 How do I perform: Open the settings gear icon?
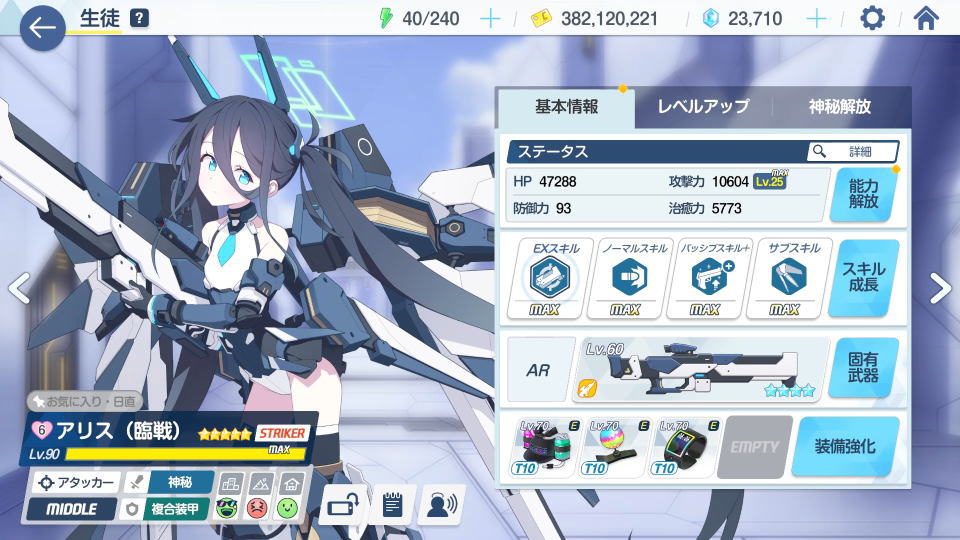click(x=873, y=18)
